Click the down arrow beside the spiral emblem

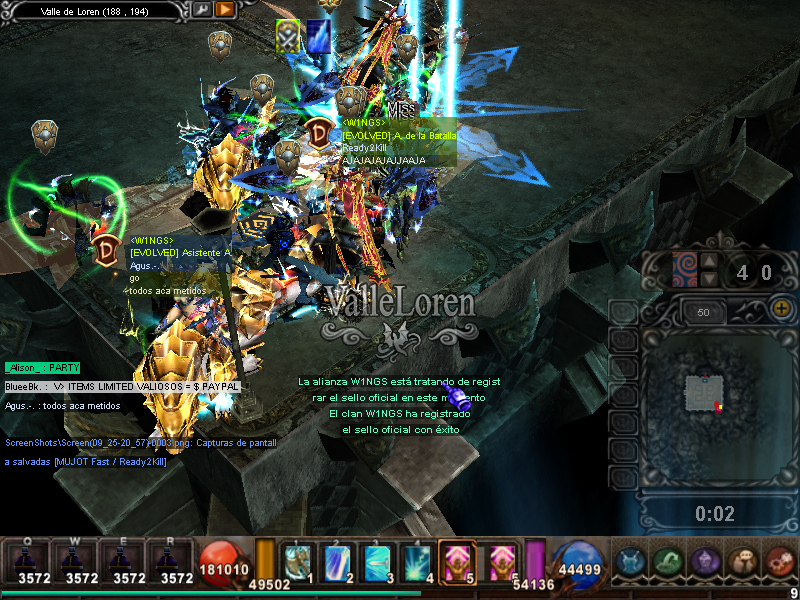click(709, 279)
